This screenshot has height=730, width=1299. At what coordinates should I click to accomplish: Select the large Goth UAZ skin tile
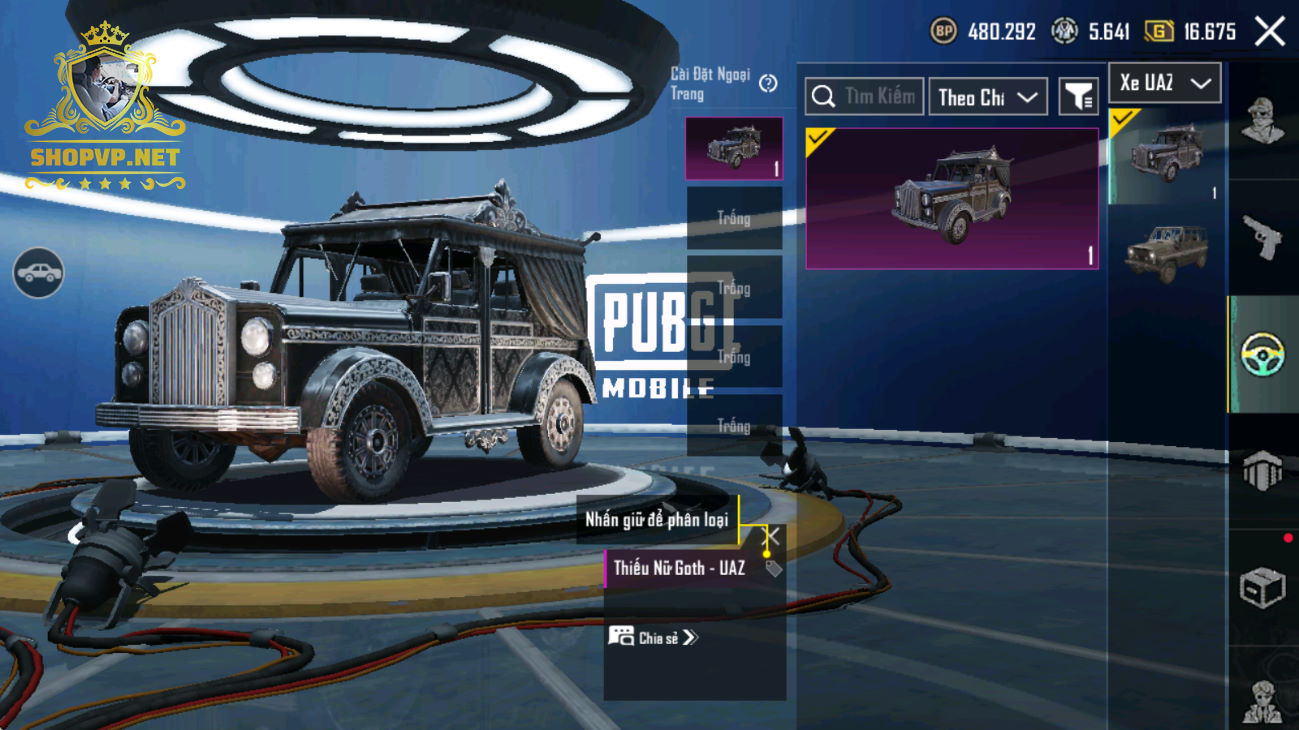coord(952,198)
